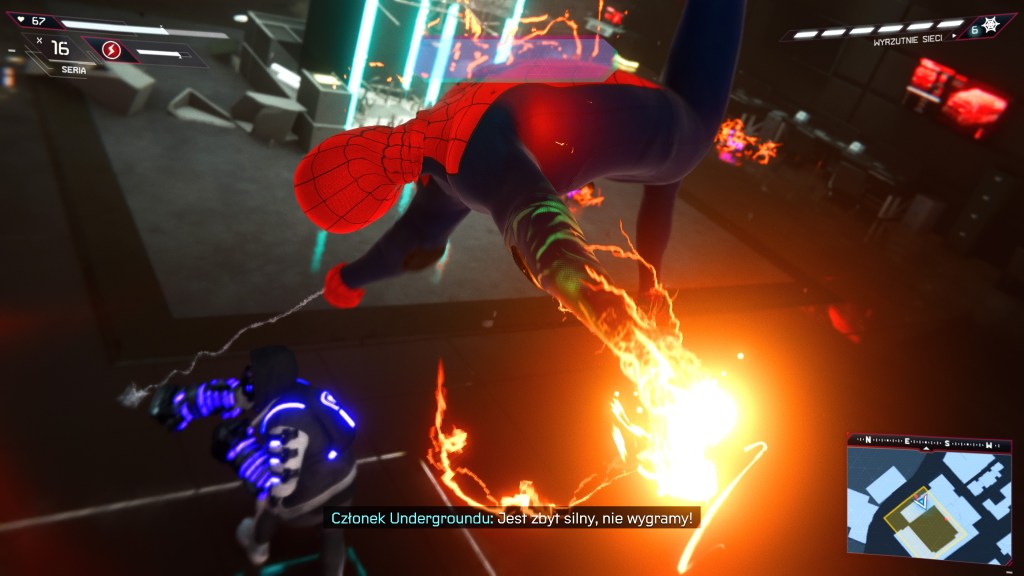Select the Wyrzutnie sieci spider-web gadget icon
1024x576 pixels.
[989, 26]
